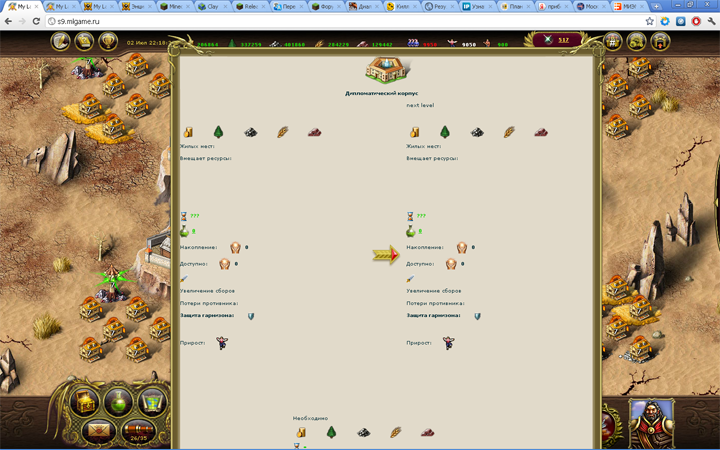
Task: Reload the browser page
Action: 37,21
